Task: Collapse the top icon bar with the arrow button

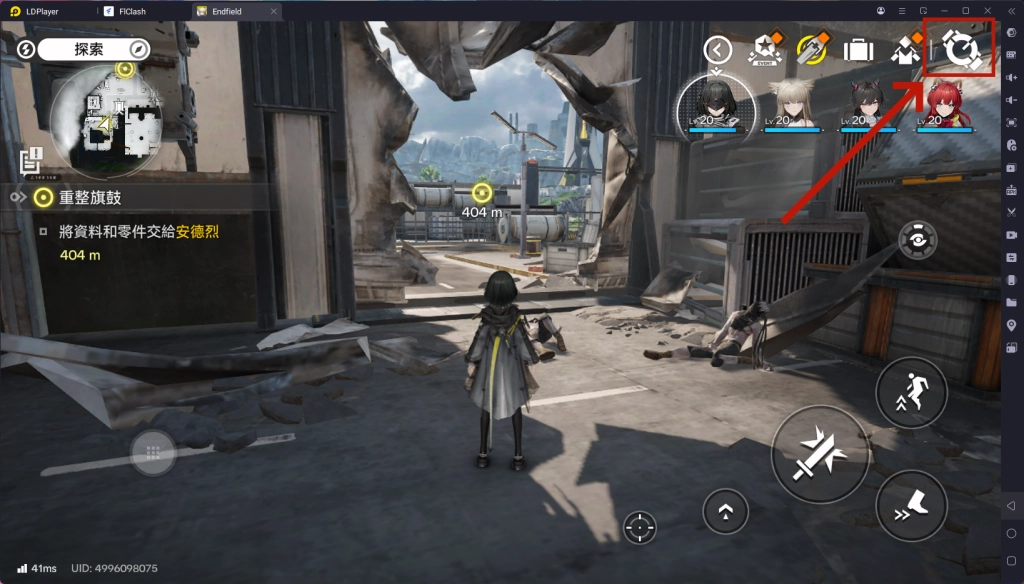Action: (x=718, y=48)
